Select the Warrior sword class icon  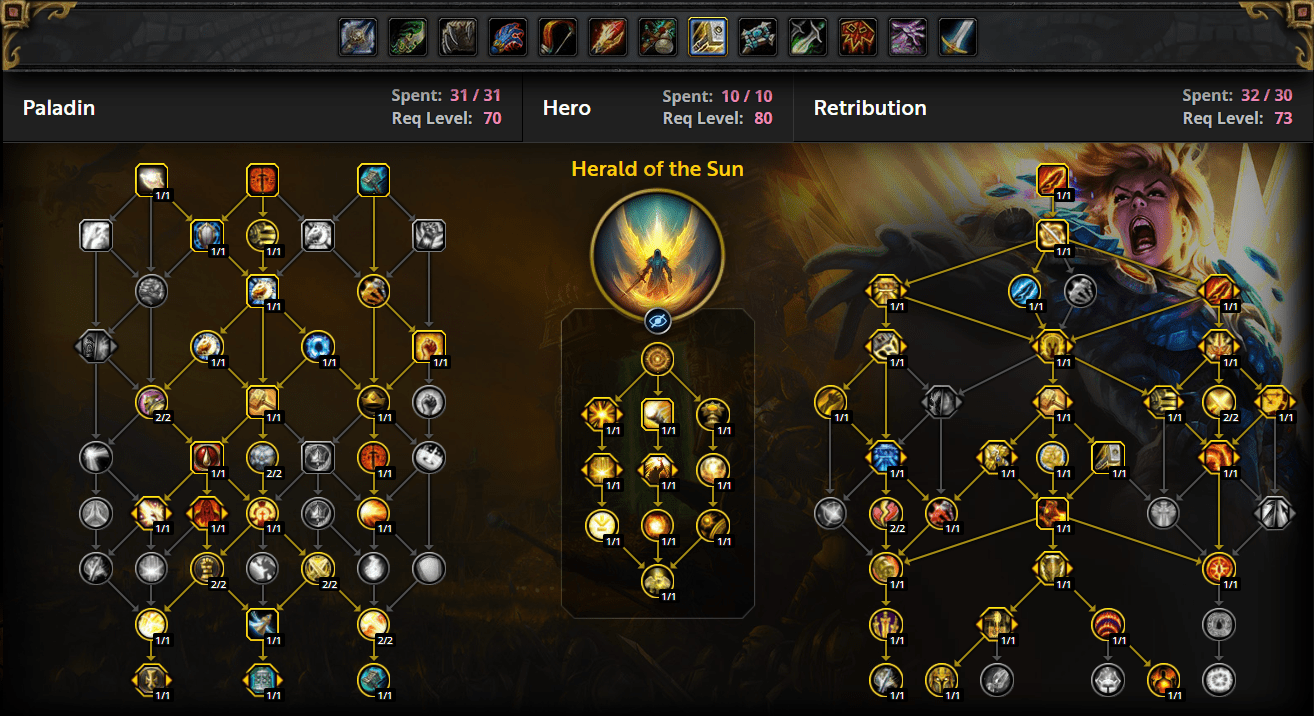coord(957,38)
